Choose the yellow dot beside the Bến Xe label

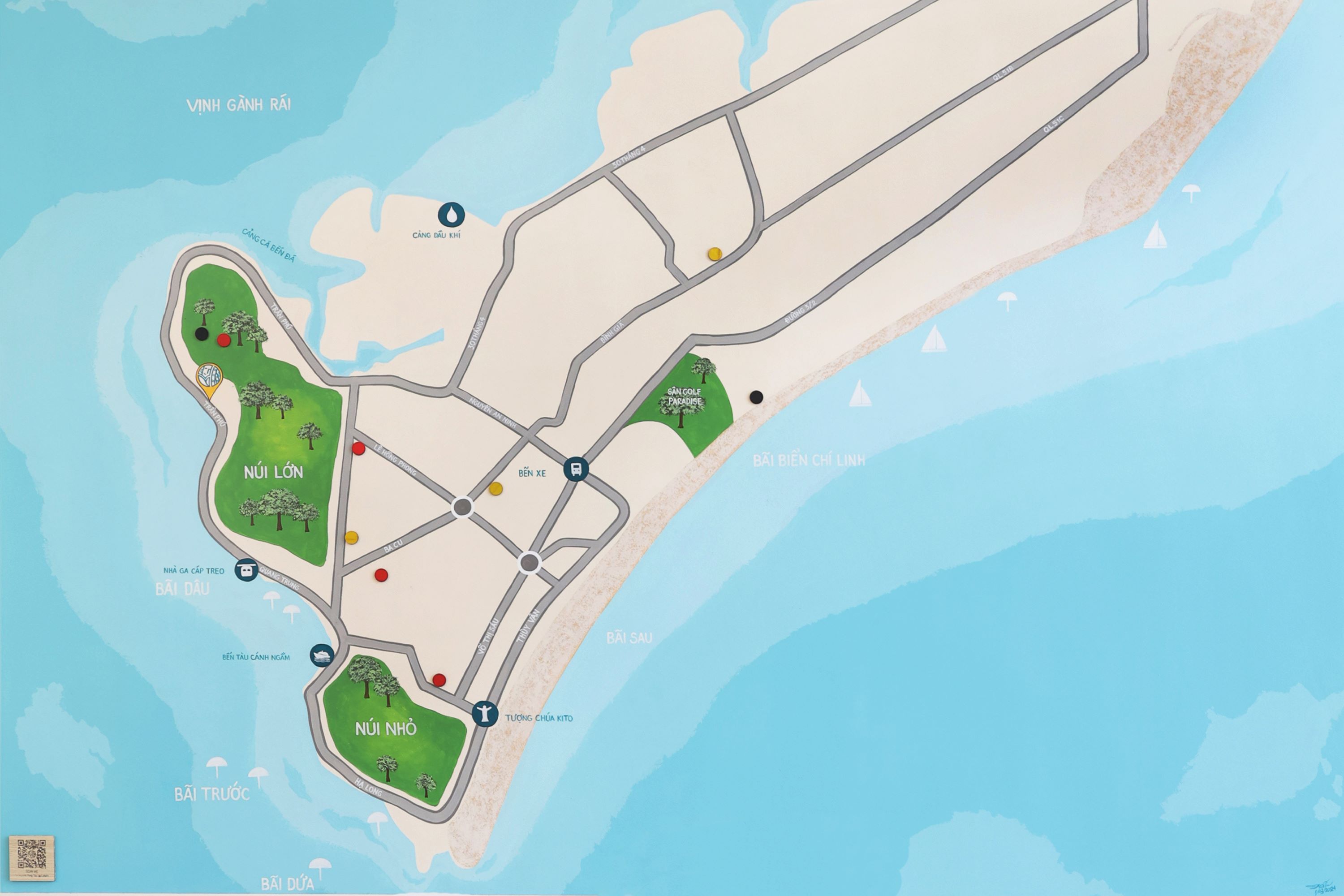pos(495,489)
